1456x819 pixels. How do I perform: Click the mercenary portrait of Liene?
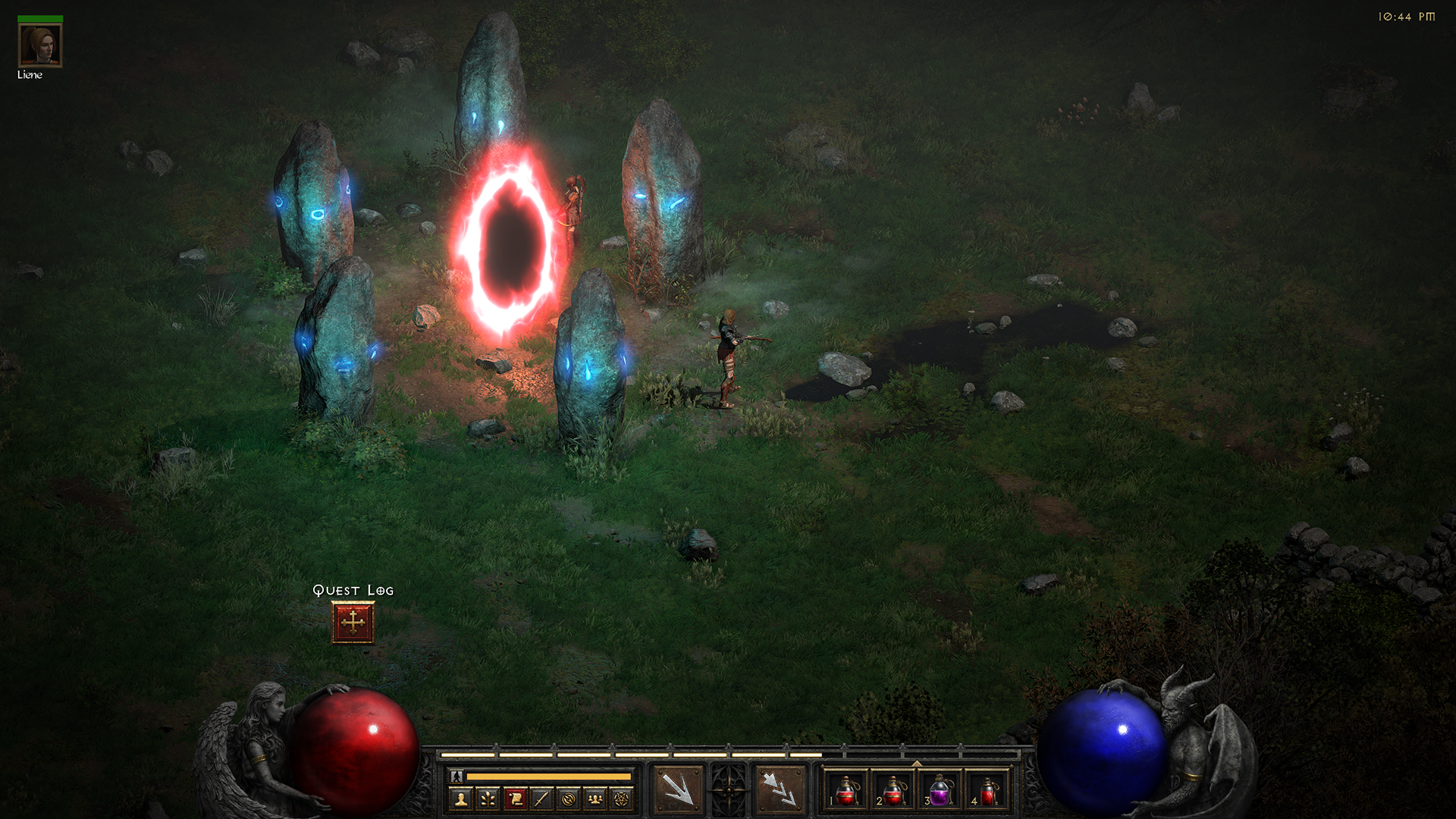click(39, 45)
